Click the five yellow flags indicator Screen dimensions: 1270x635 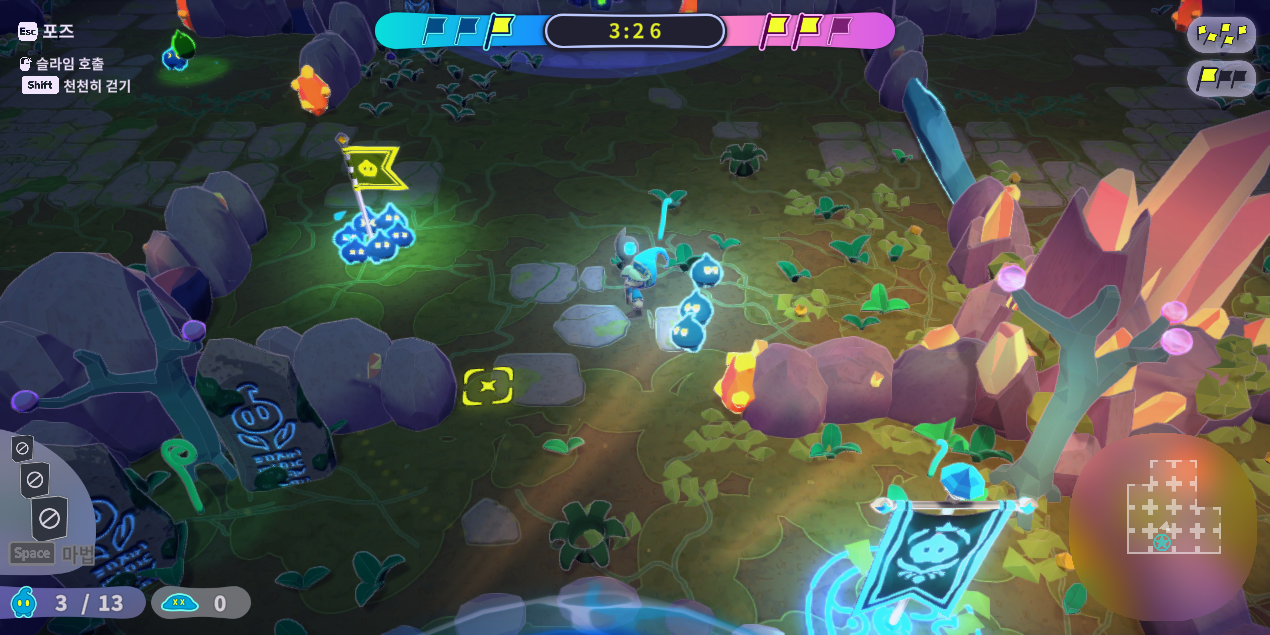click(1221, 35)
